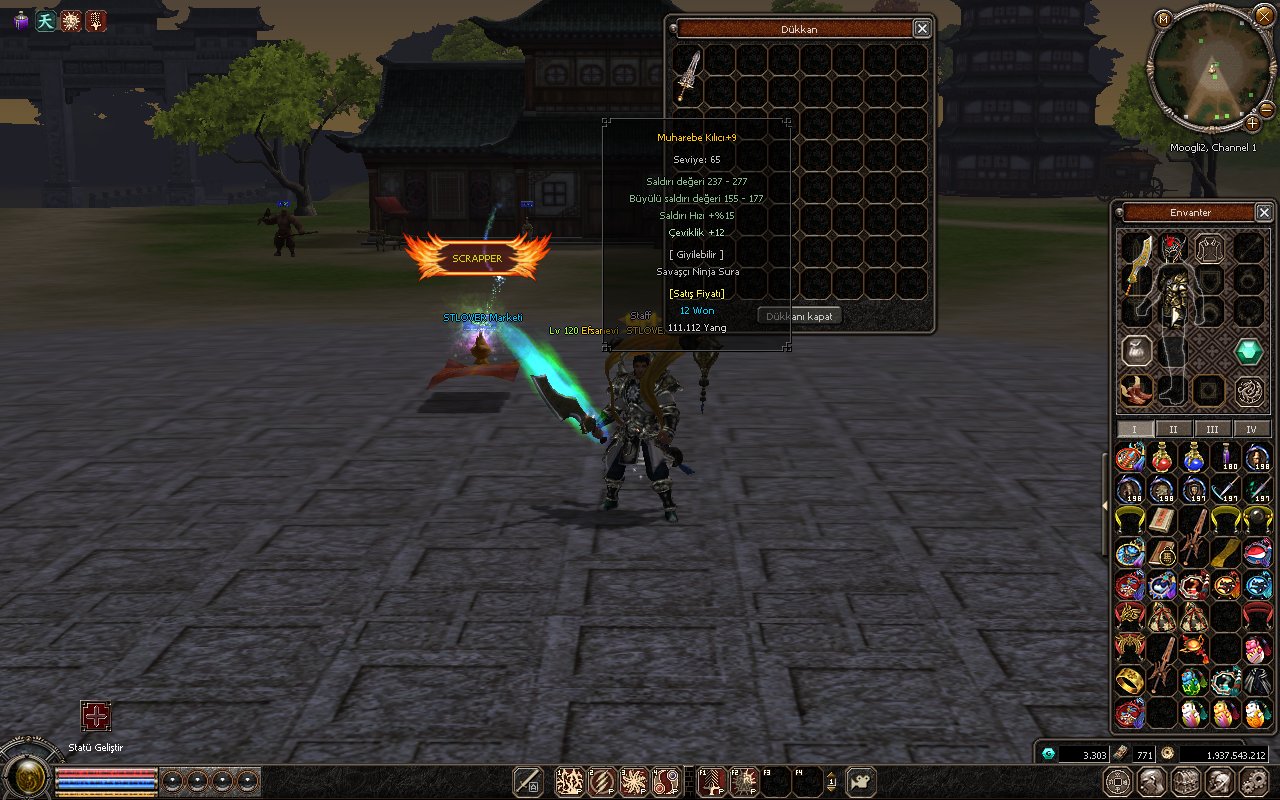Select the green emerald gem slot
Screen dimensions: 1280x800
(x=1248, y=352)
